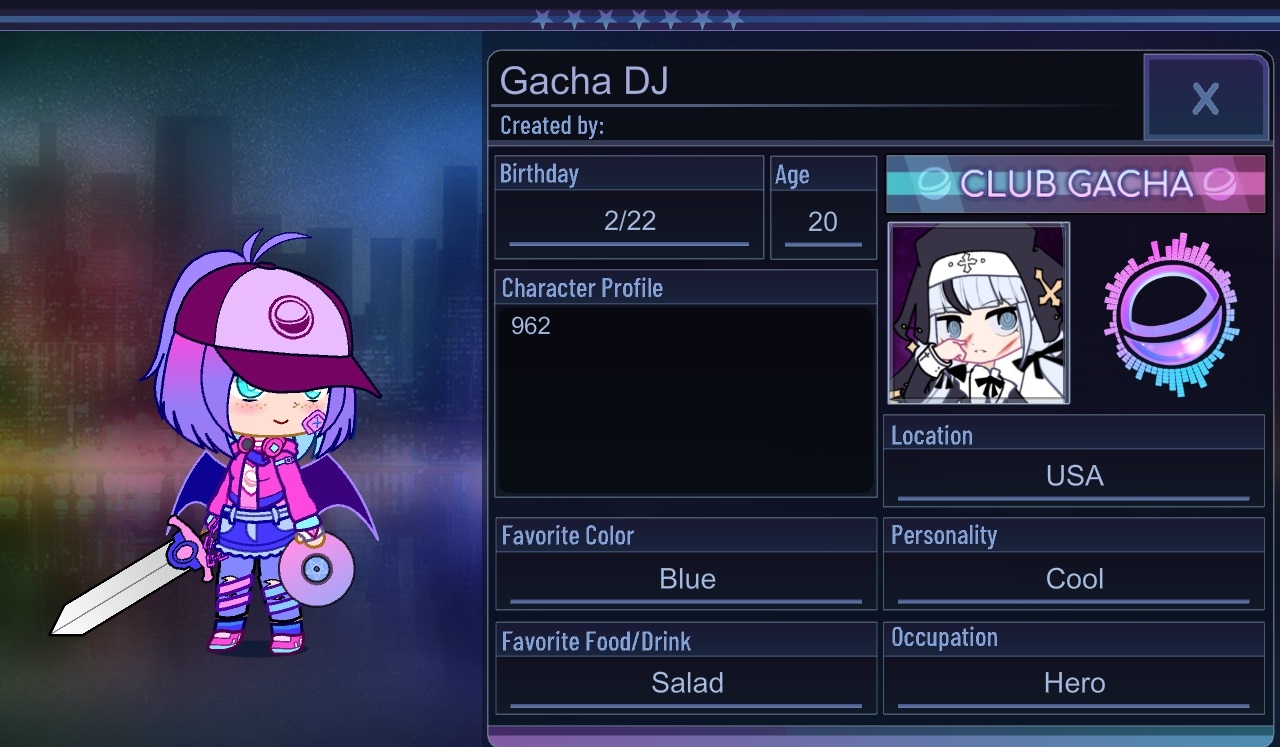Click the Favorite Food/Drink field showing Salad
The height and width of the screenshot is (747, 1280).
tap(685, 683)
